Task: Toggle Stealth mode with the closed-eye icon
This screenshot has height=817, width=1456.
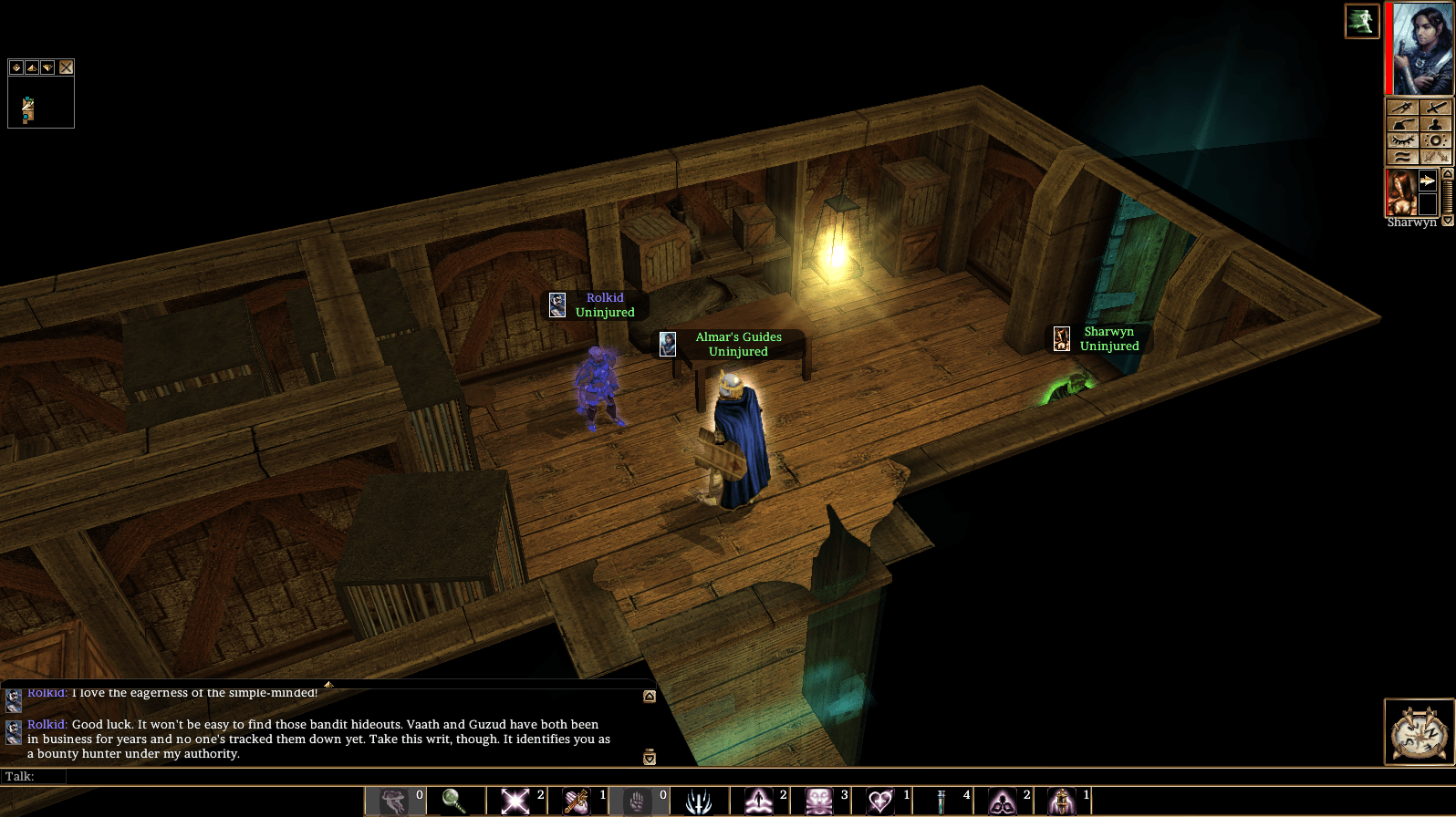Action: pyautogui.click(x=1401, y=139)
